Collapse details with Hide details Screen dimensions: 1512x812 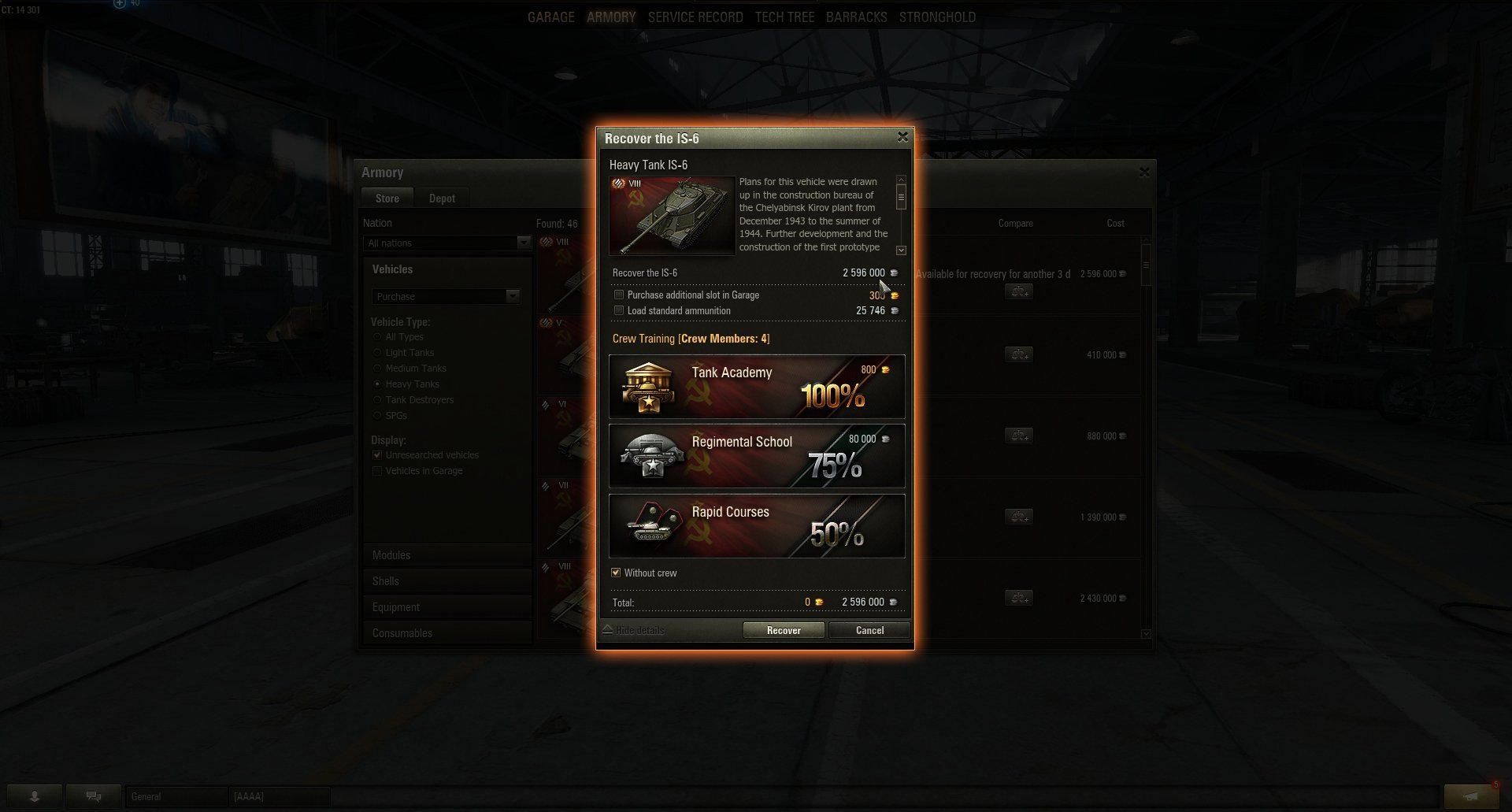coord(635,630)
